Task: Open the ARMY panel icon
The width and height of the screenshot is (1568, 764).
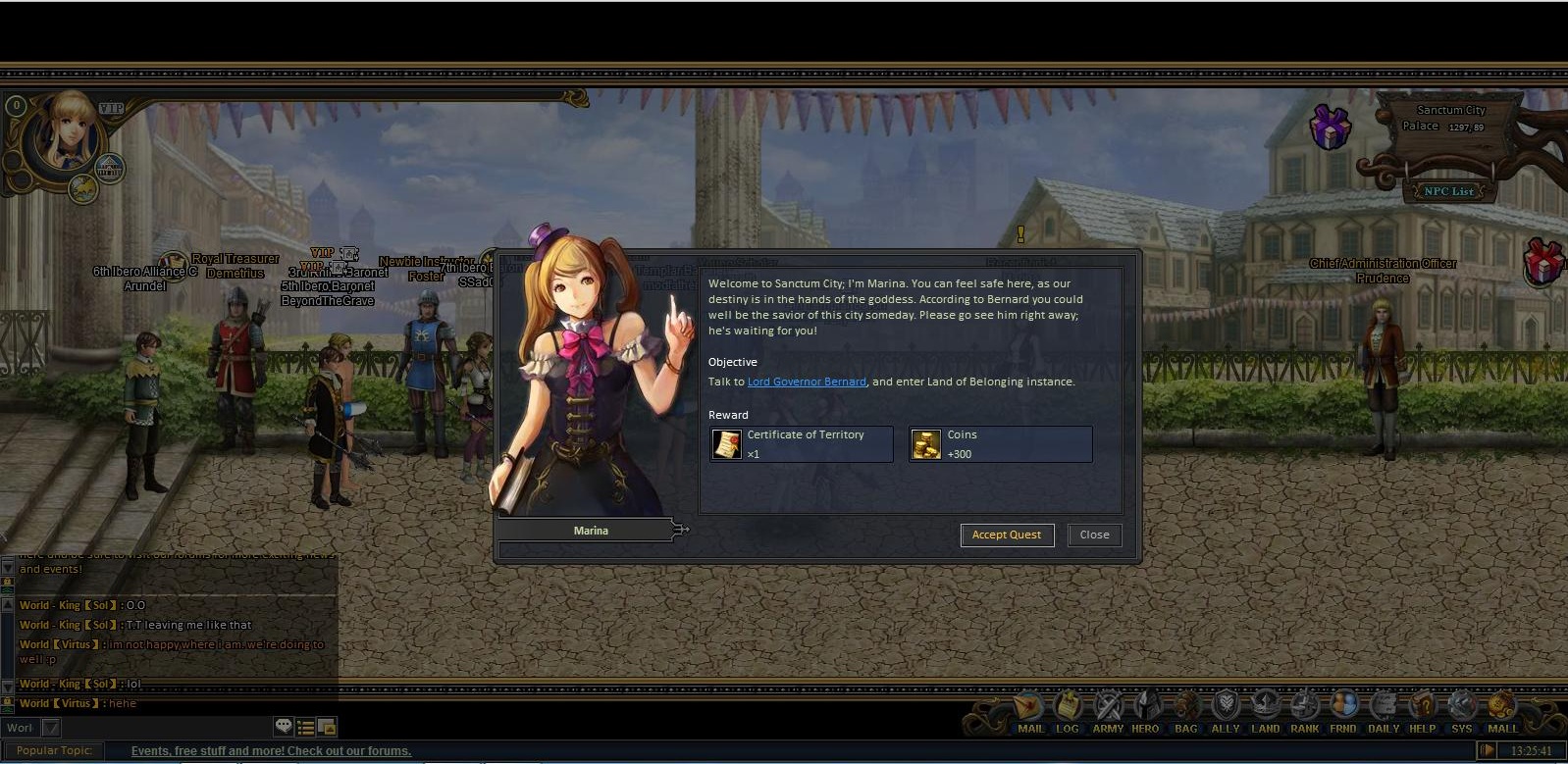Action: click(x=1107, y=706)
